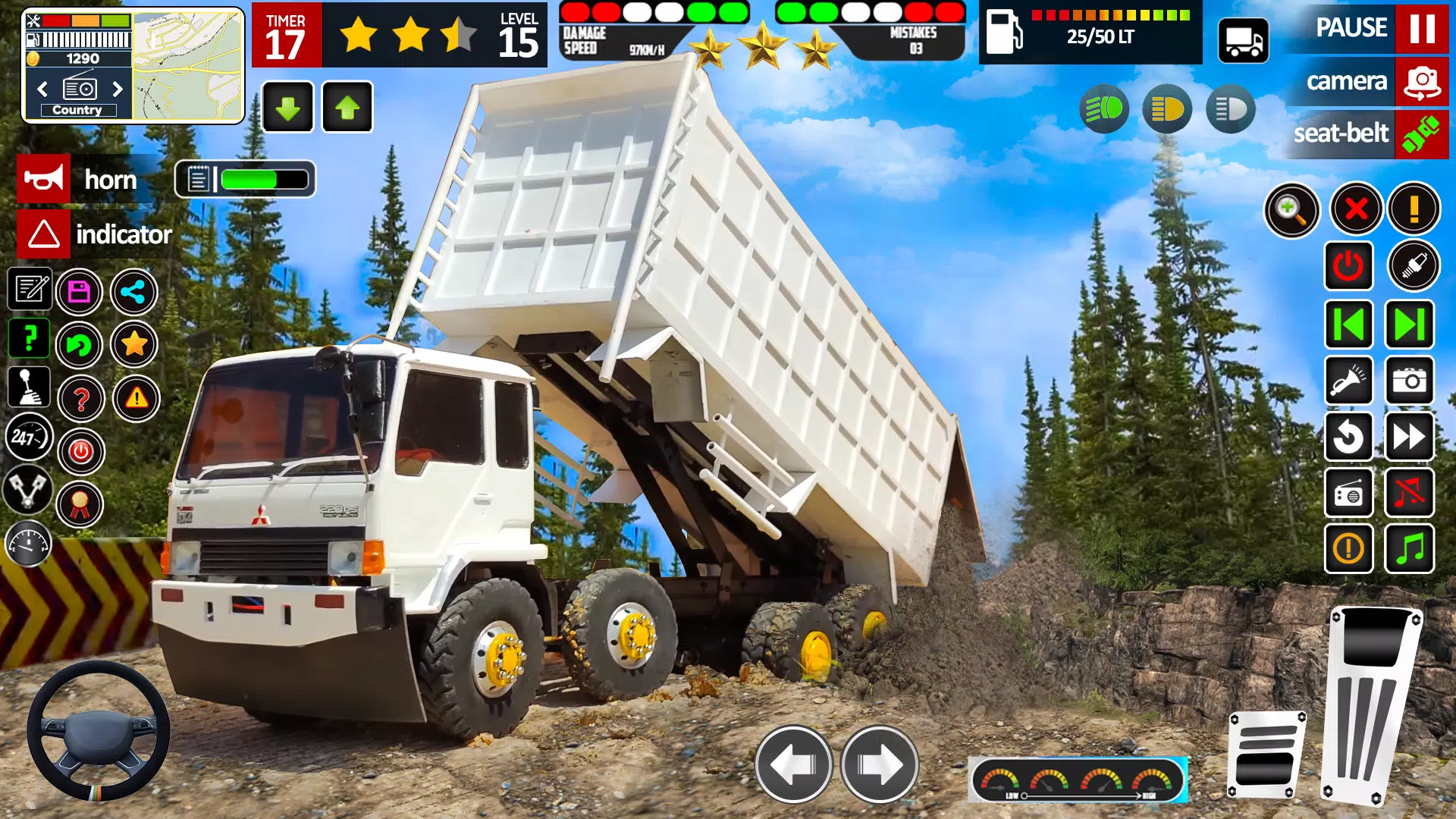This screenshot has width=1456, height=819.
Task: Open the minimap
Action: tap(188, 65)
